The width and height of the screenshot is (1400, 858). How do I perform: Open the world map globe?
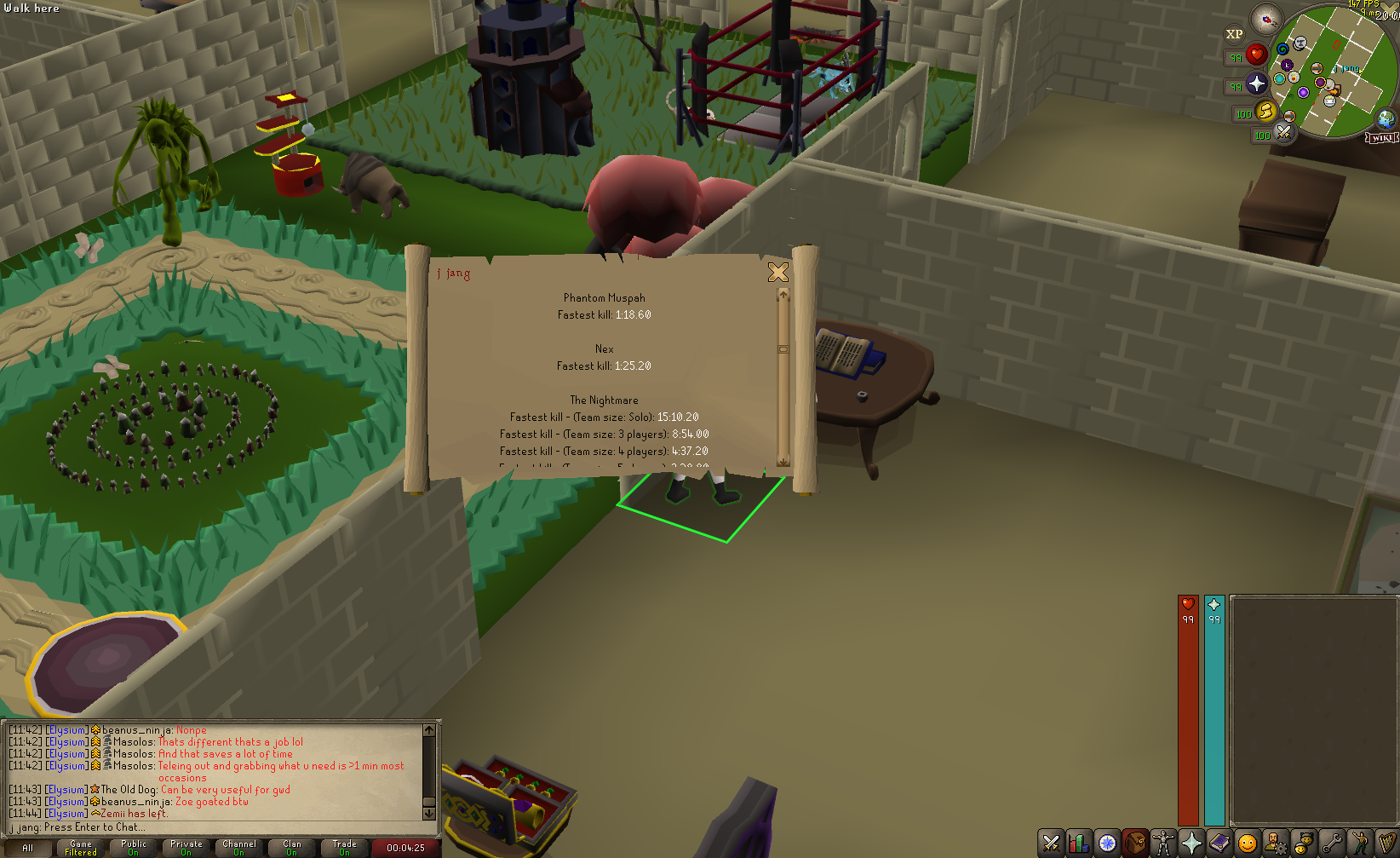pos(1386,118)
